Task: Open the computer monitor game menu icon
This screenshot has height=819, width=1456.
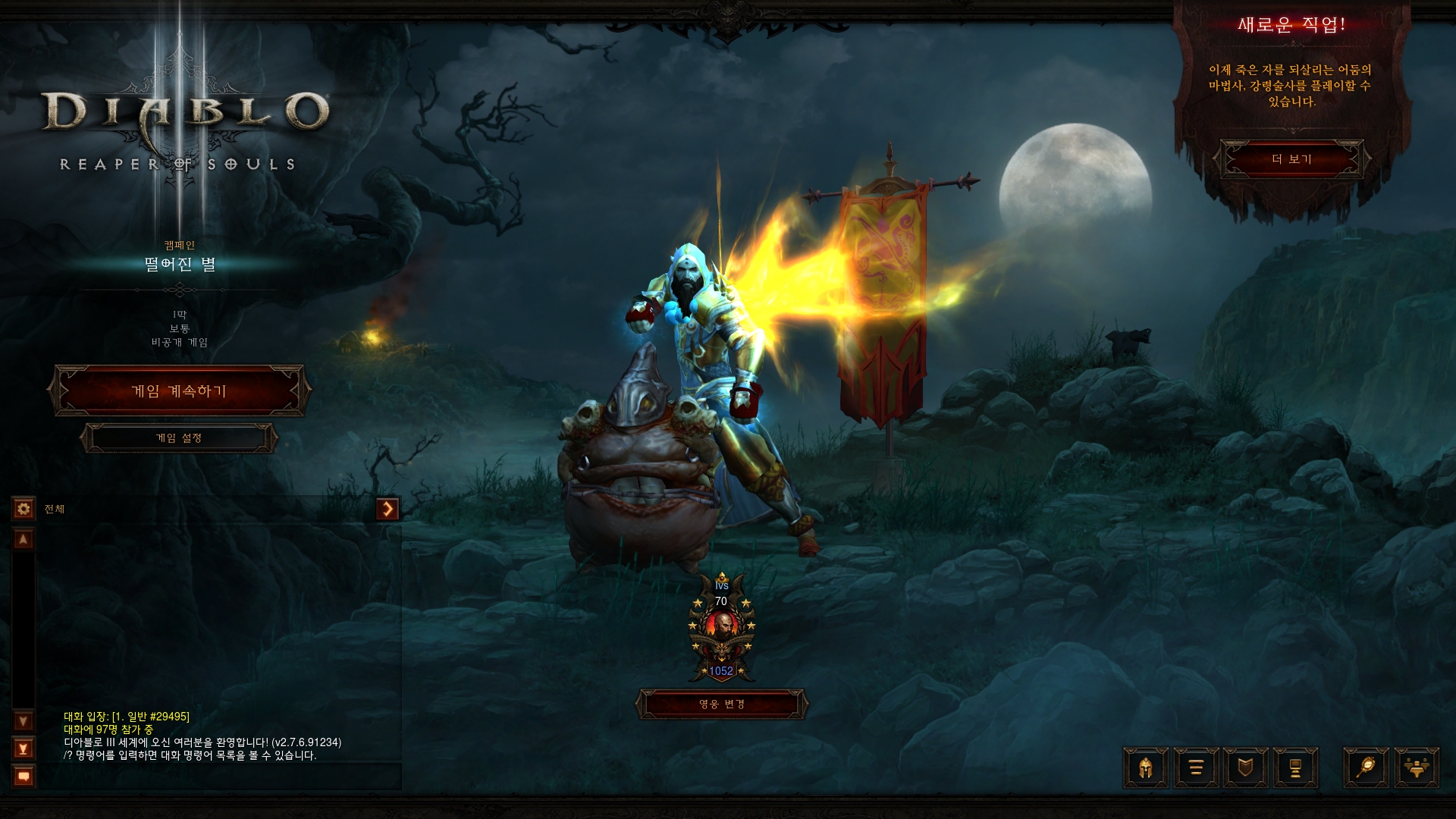Action: [x=1295, y=768]
